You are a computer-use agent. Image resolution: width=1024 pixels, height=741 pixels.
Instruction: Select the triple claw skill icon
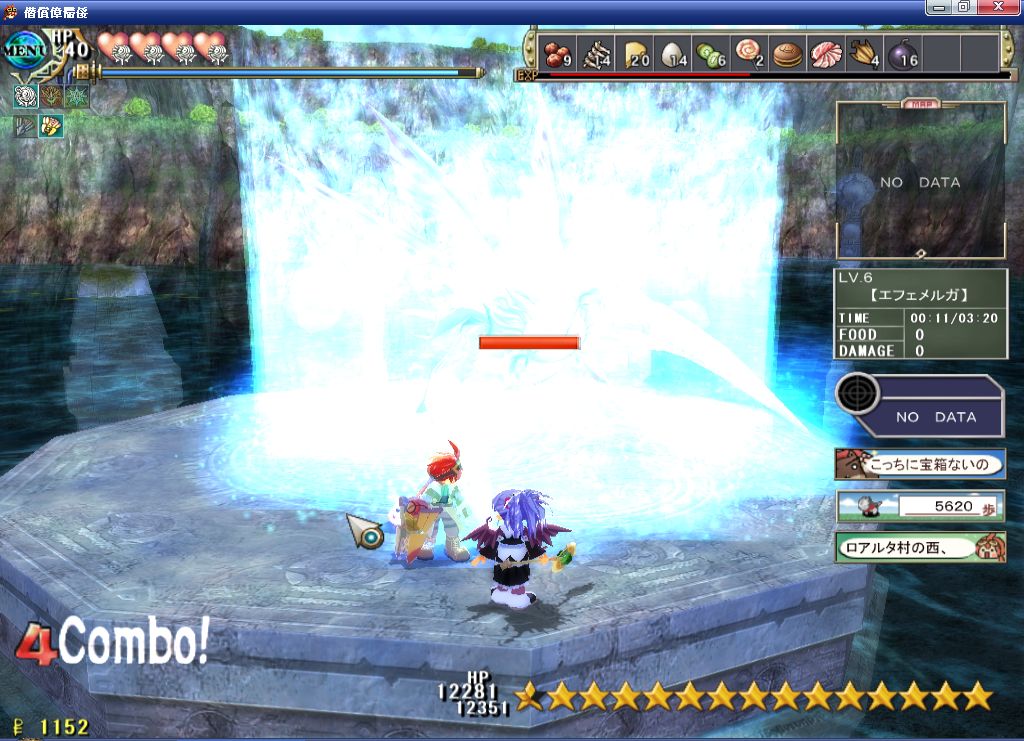pos(26,126)
